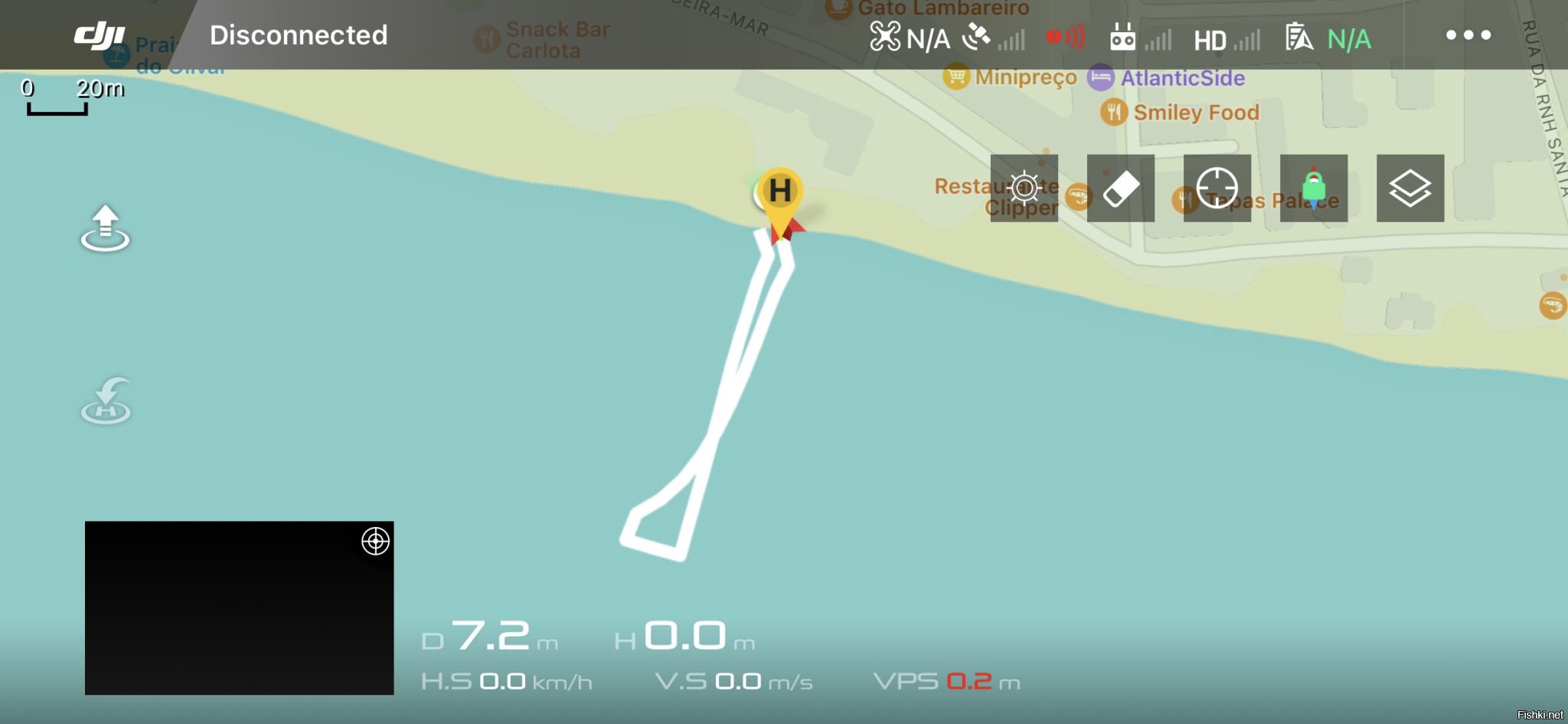Click the compass calibration map button
This screenshot has height=724, width=1568.
[x=1024, y=188]
